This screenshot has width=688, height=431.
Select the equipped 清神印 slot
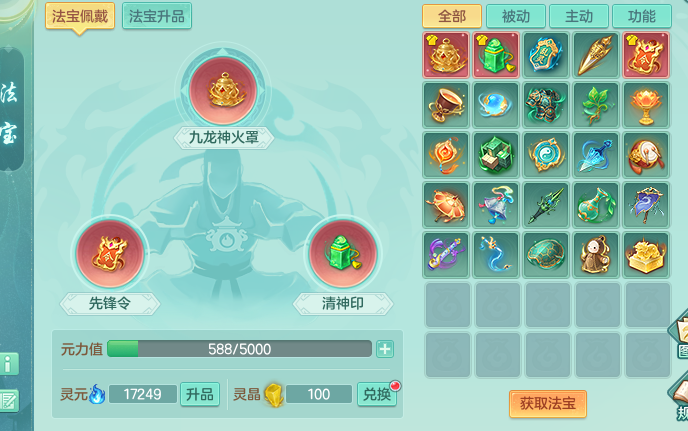coord(342,253)
